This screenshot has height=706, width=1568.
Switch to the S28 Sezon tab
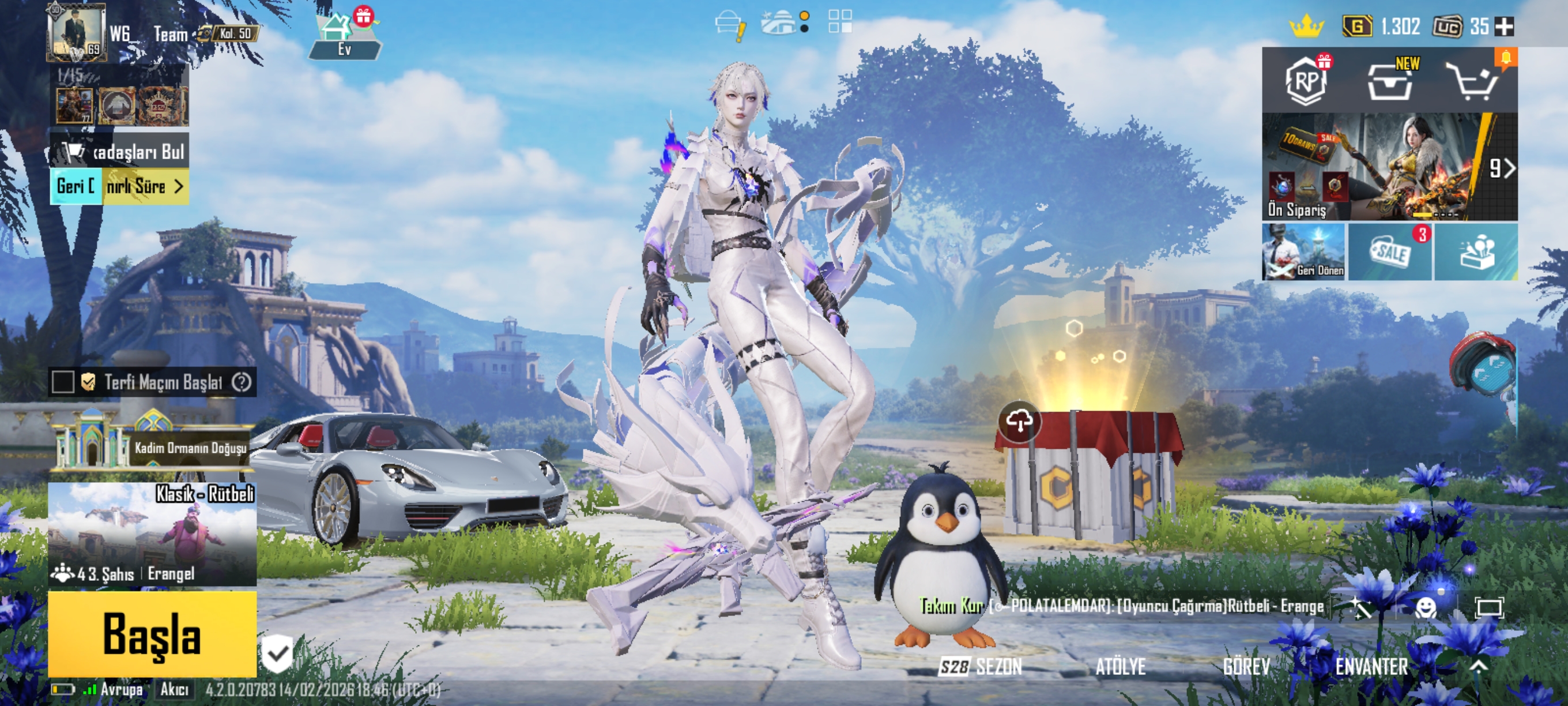(x=981, y=666)
